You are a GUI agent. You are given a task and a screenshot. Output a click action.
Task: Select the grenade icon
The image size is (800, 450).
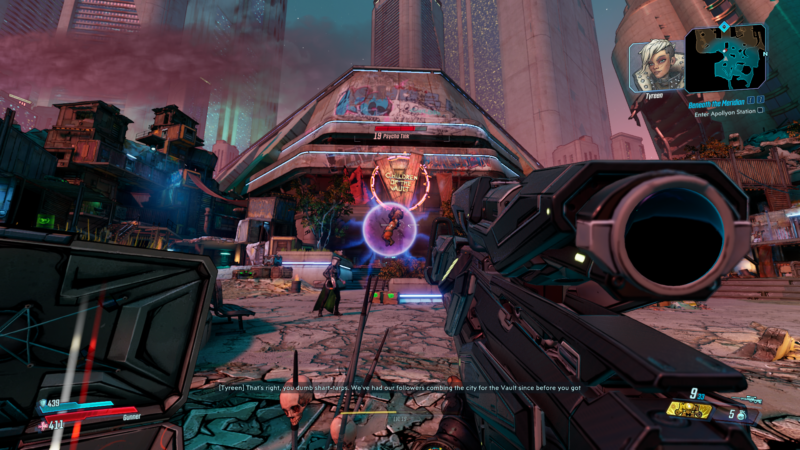[742, 415]
